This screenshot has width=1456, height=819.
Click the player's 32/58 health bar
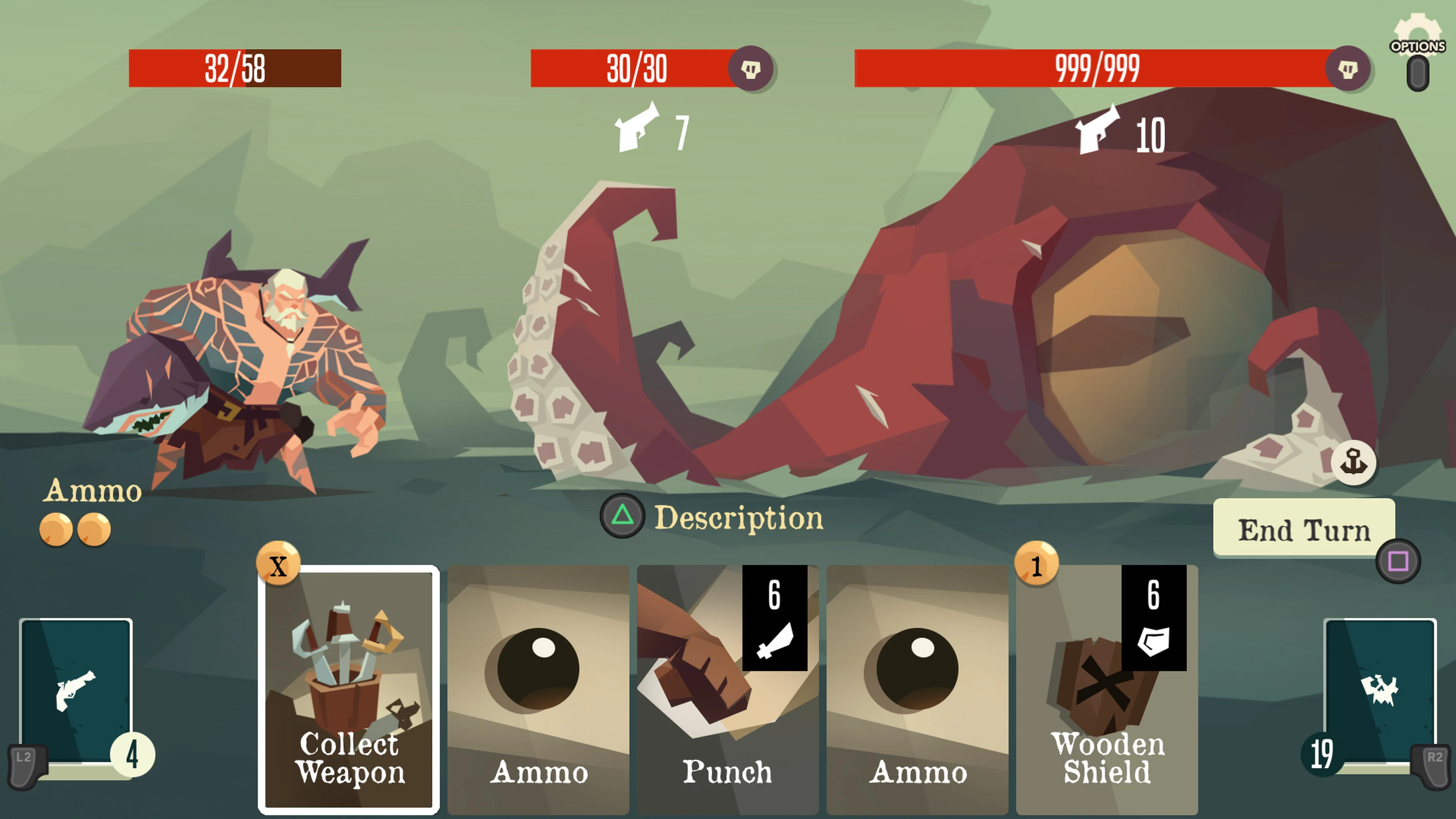tap(235, 69)
